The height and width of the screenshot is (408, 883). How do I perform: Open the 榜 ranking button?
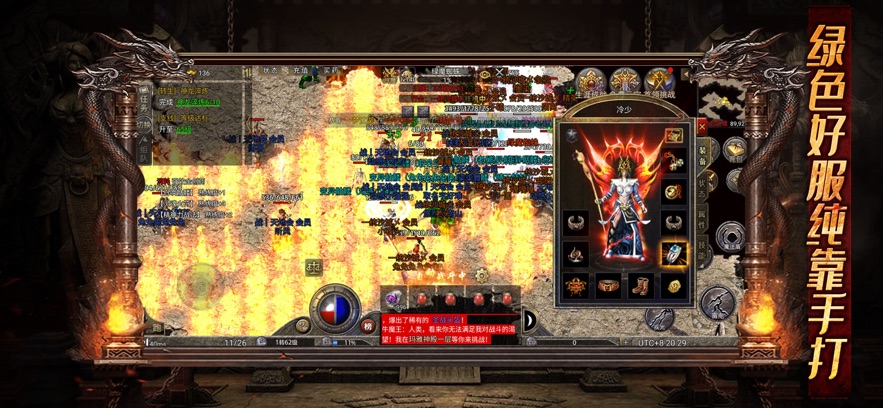pos(368,324)
